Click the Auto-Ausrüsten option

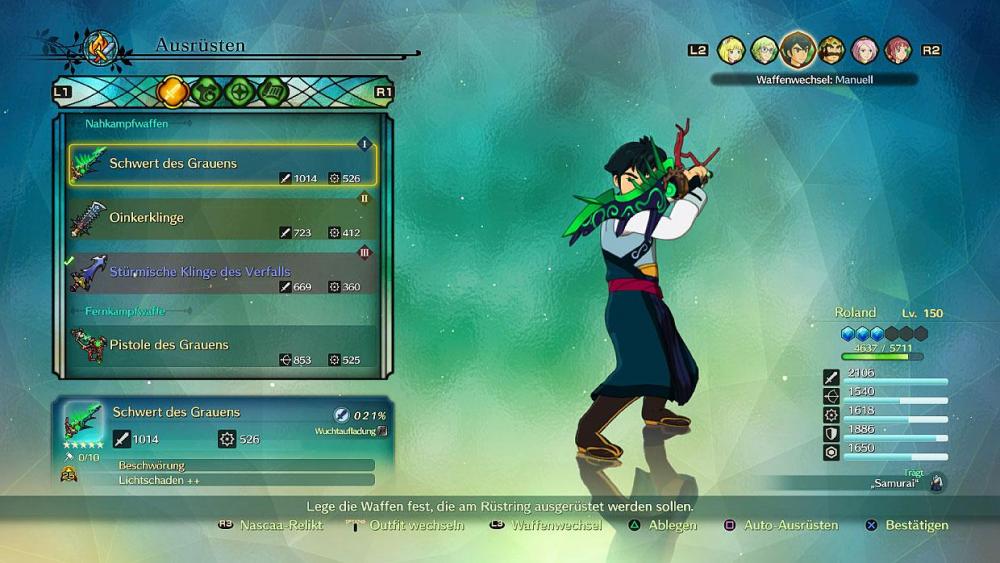(x=790, y=525)
